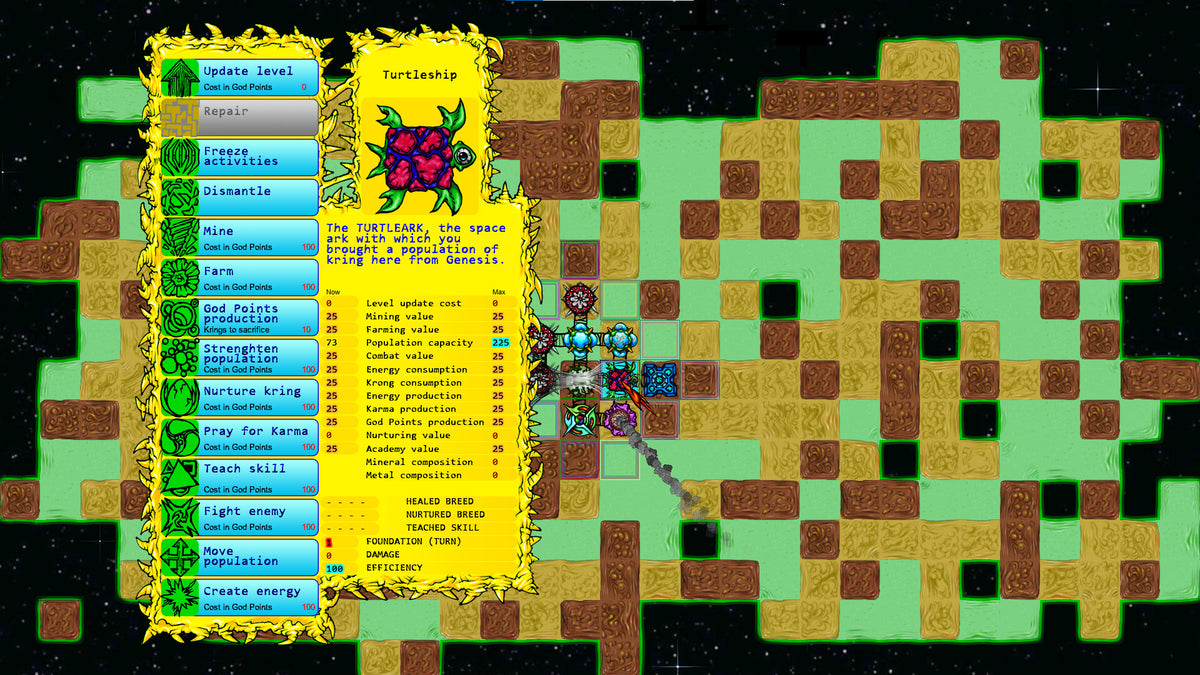The height and width of the screenshot is (675, 1200).
Task: Click the Create energy button
Action: click(x=240, y=597)
